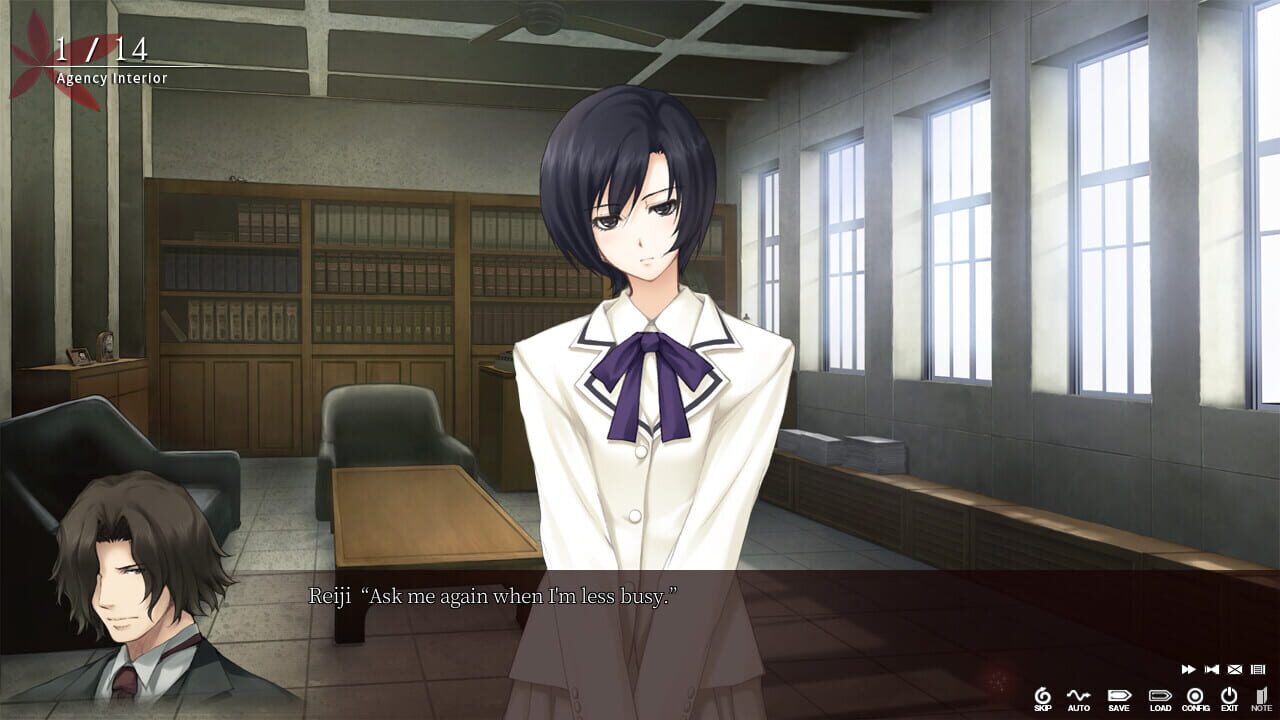The width and height of the screenshot is (1280, 720).
Task: Click the SKIP swirl icon
Action: pyautogui.click(x=1042, y=693)
